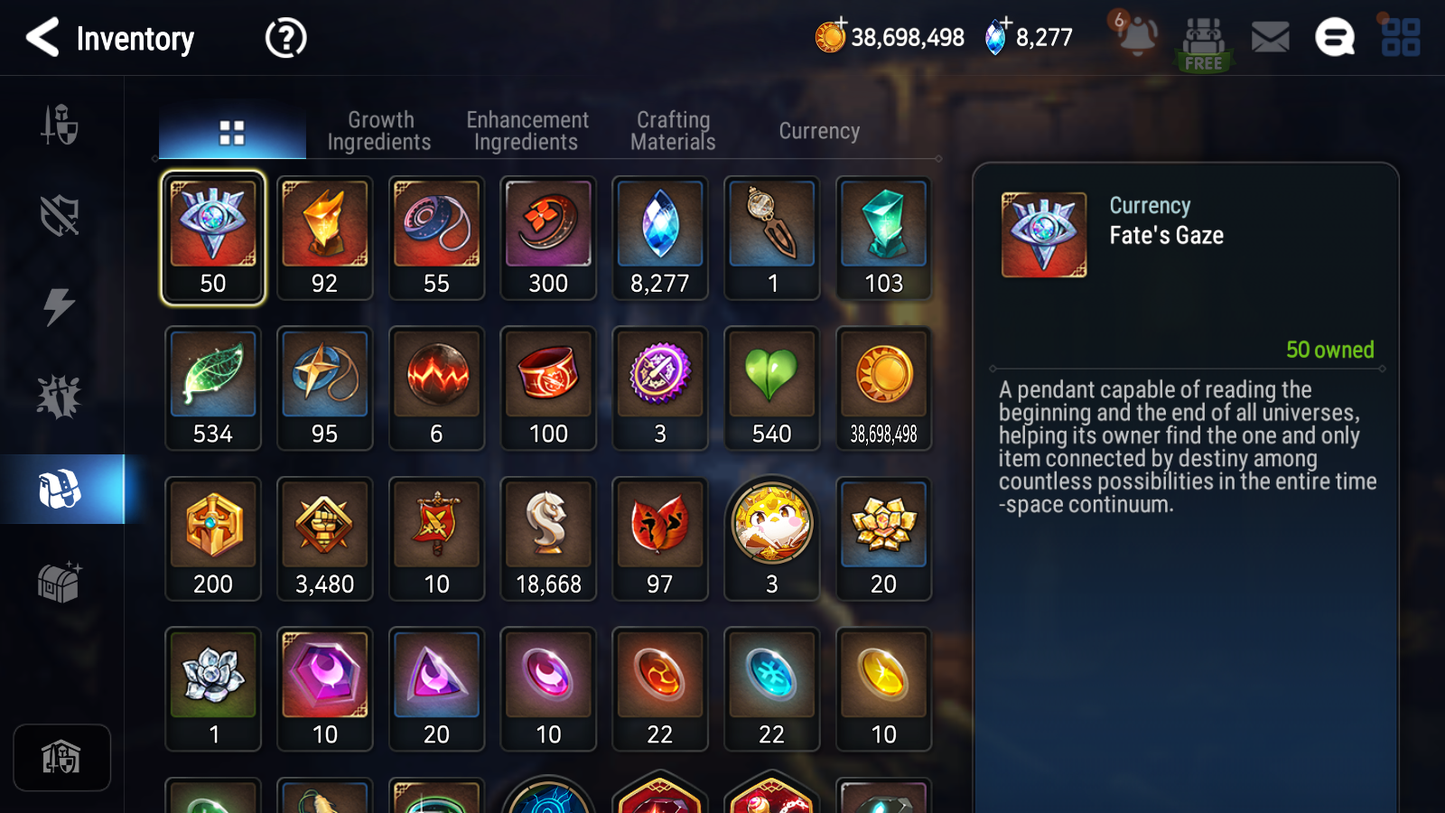
Task: Choose the sword banner flag item
Action: pos(436,537)
